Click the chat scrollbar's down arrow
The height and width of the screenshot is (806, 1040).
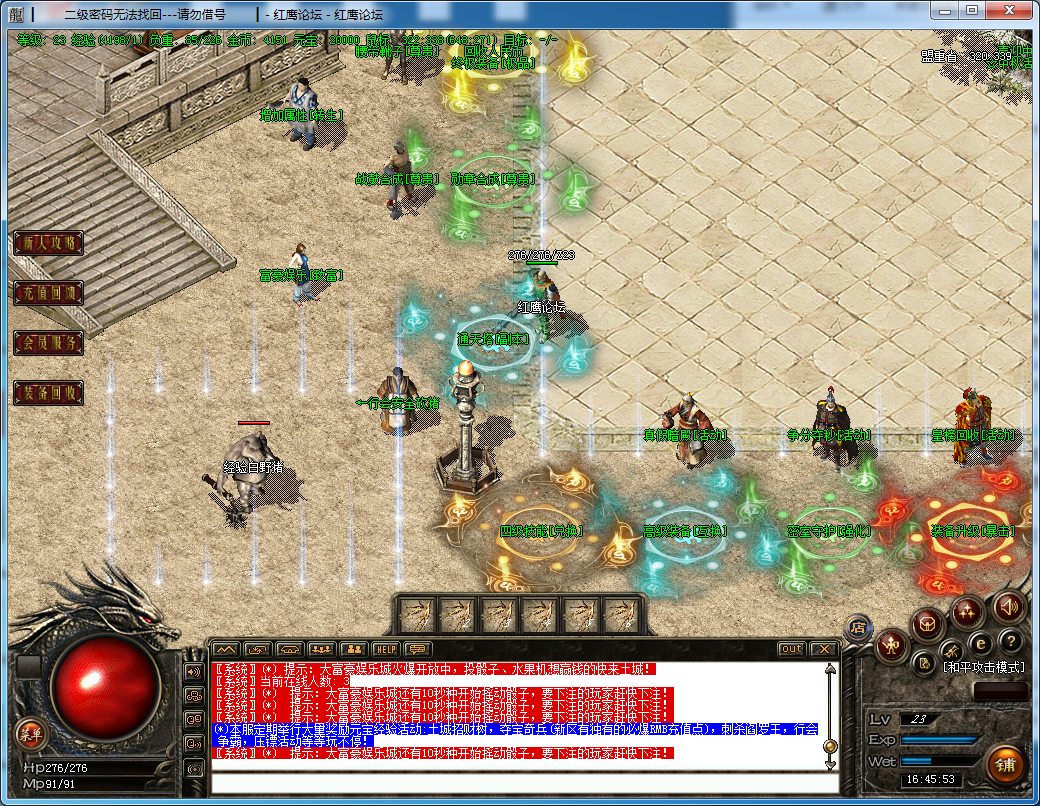[x=830, y=764]
